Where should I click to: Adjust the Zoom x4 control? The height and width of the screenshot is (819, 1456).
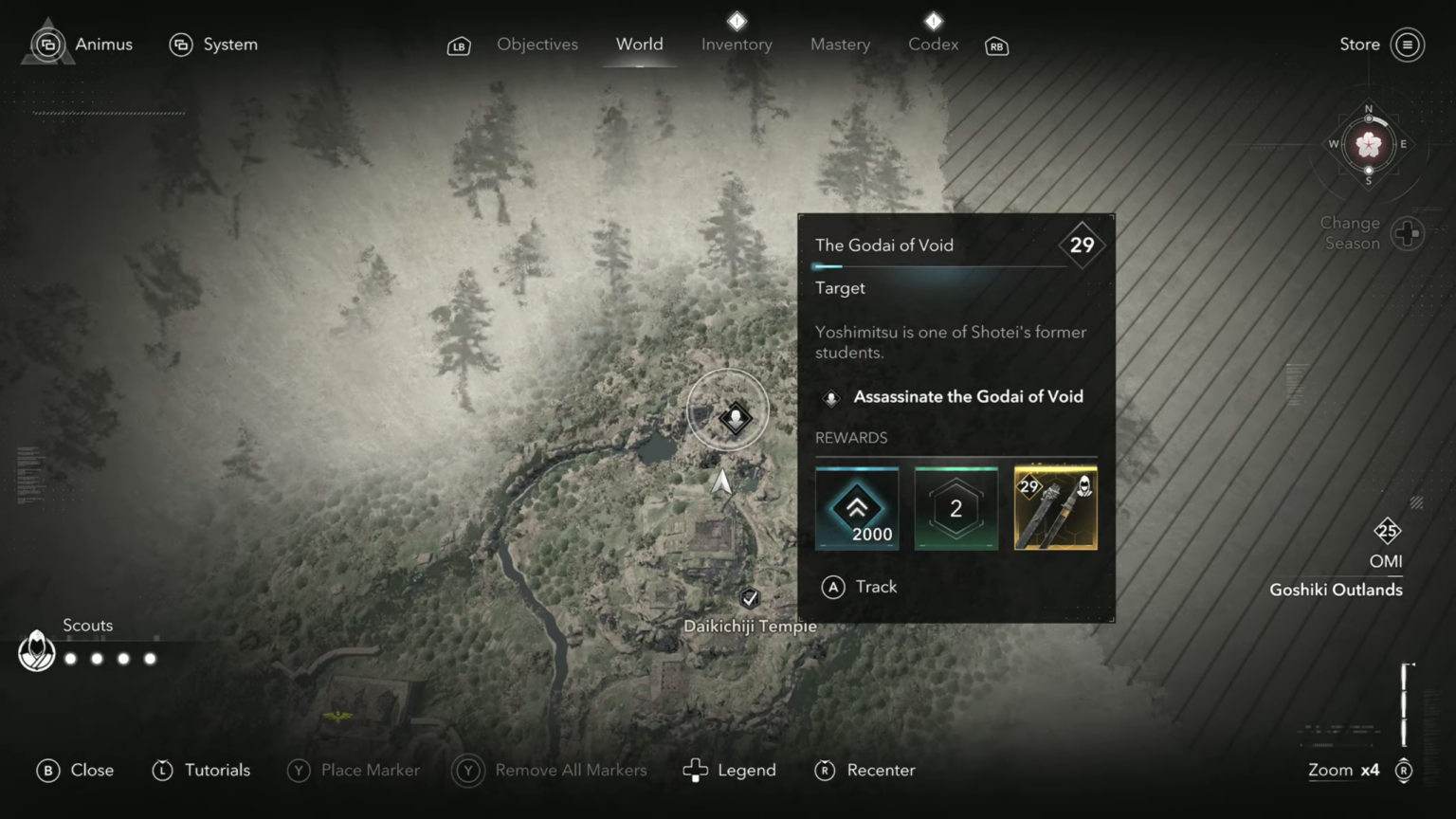tap(1342, 770)
